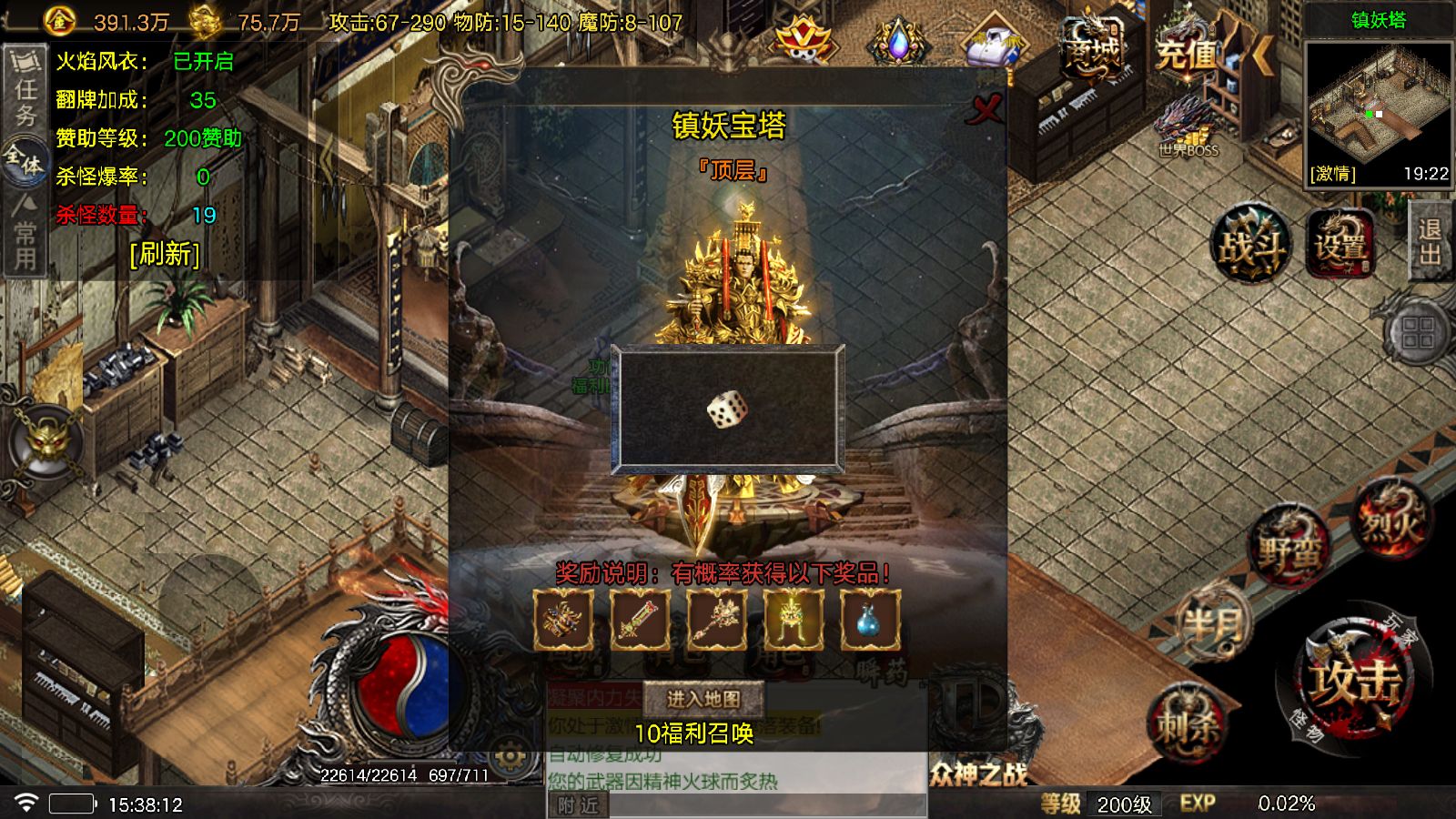This screenshot has height=819, width=1456.
Task: Click the dice in 镇妖宝塔 window
Action: [x=726, y=411]
